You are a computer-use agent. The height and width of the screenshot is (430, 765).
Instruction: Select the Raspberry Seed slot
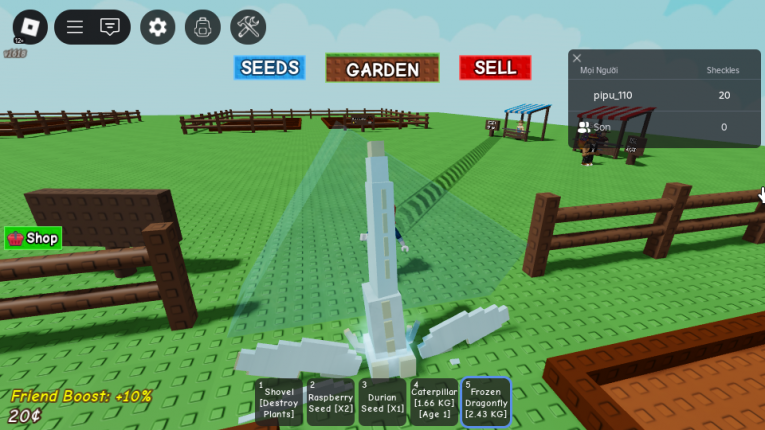click(330, 401)
